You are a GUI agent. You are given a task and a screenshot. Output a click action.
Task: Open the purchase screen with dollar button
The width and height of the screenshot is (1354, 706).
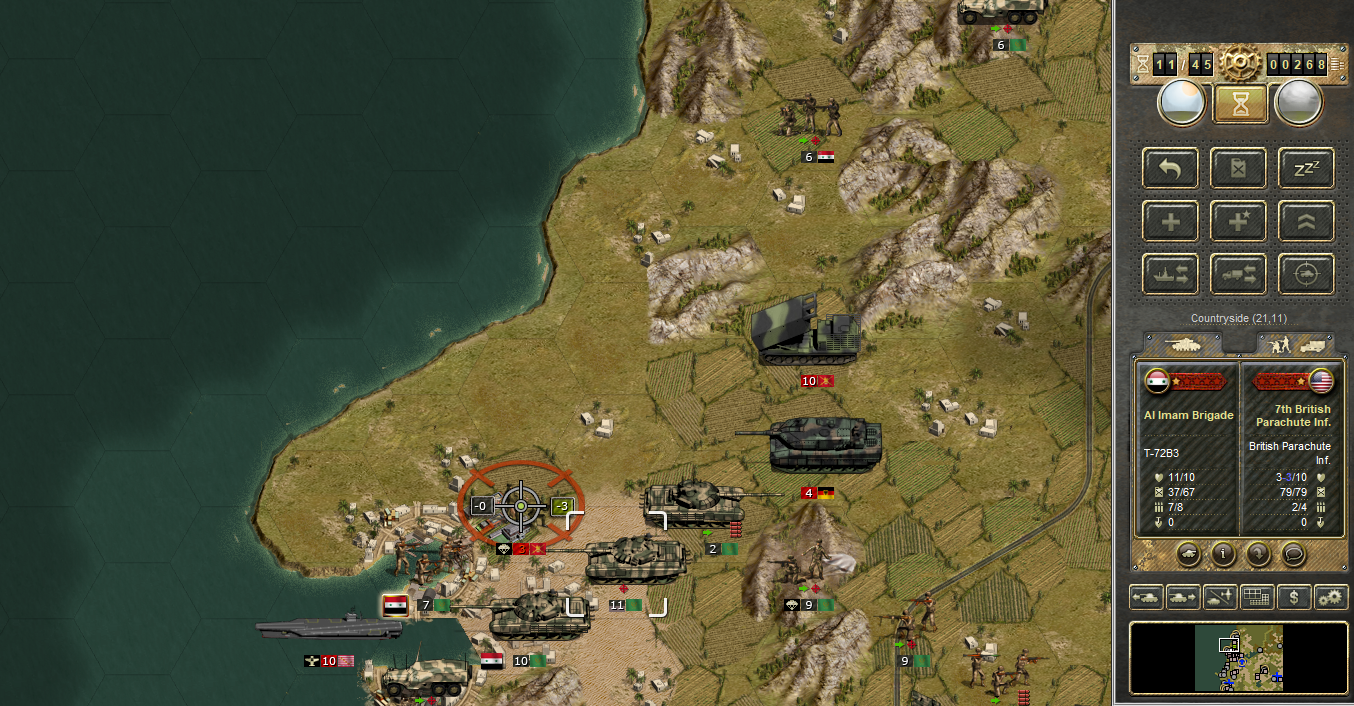(1294, 597)
